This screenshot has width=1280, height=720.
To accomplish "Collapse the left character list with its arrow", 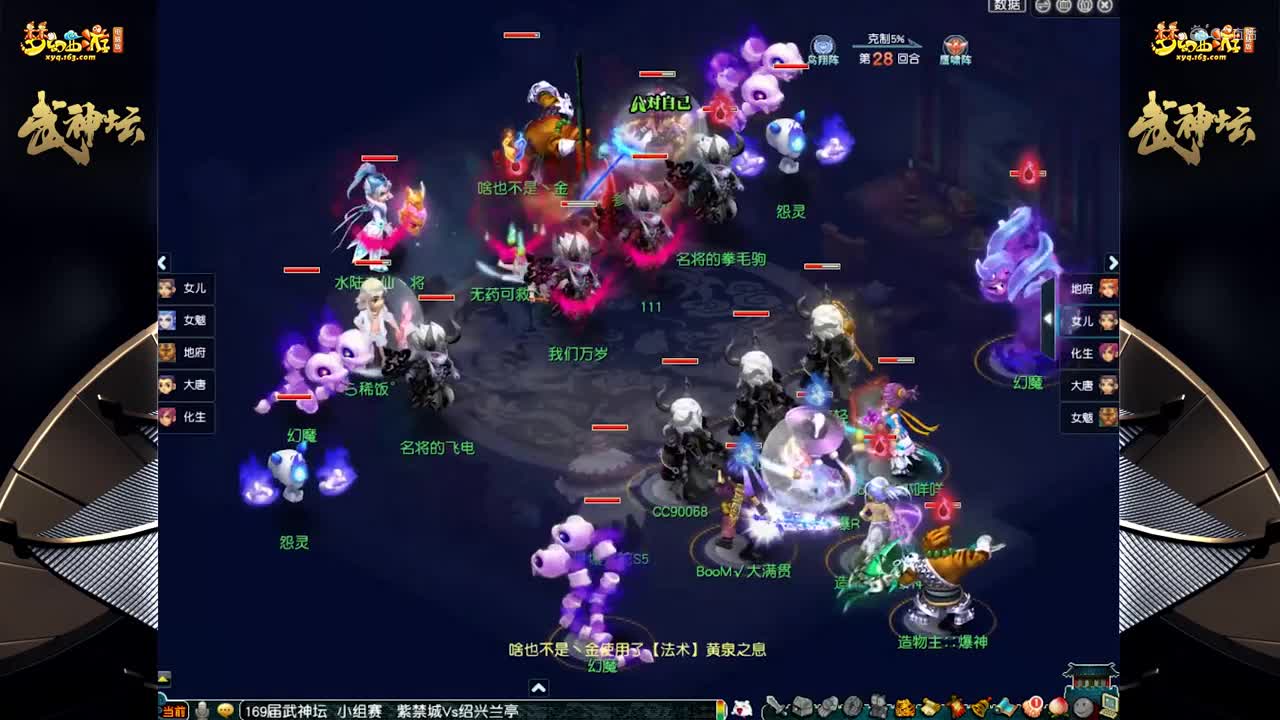I will [161, 262].
